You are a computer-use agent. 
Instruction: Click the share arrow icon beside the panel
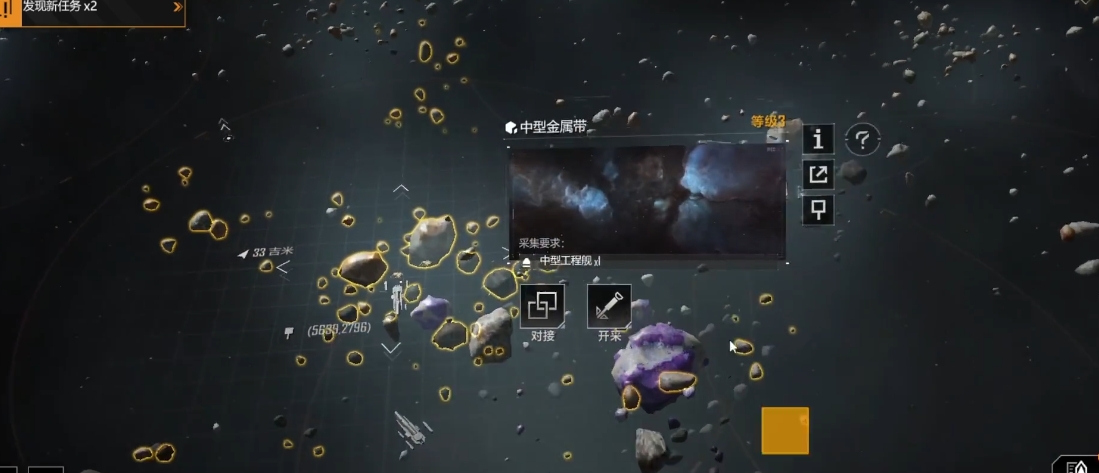click(x=818, y=175)
